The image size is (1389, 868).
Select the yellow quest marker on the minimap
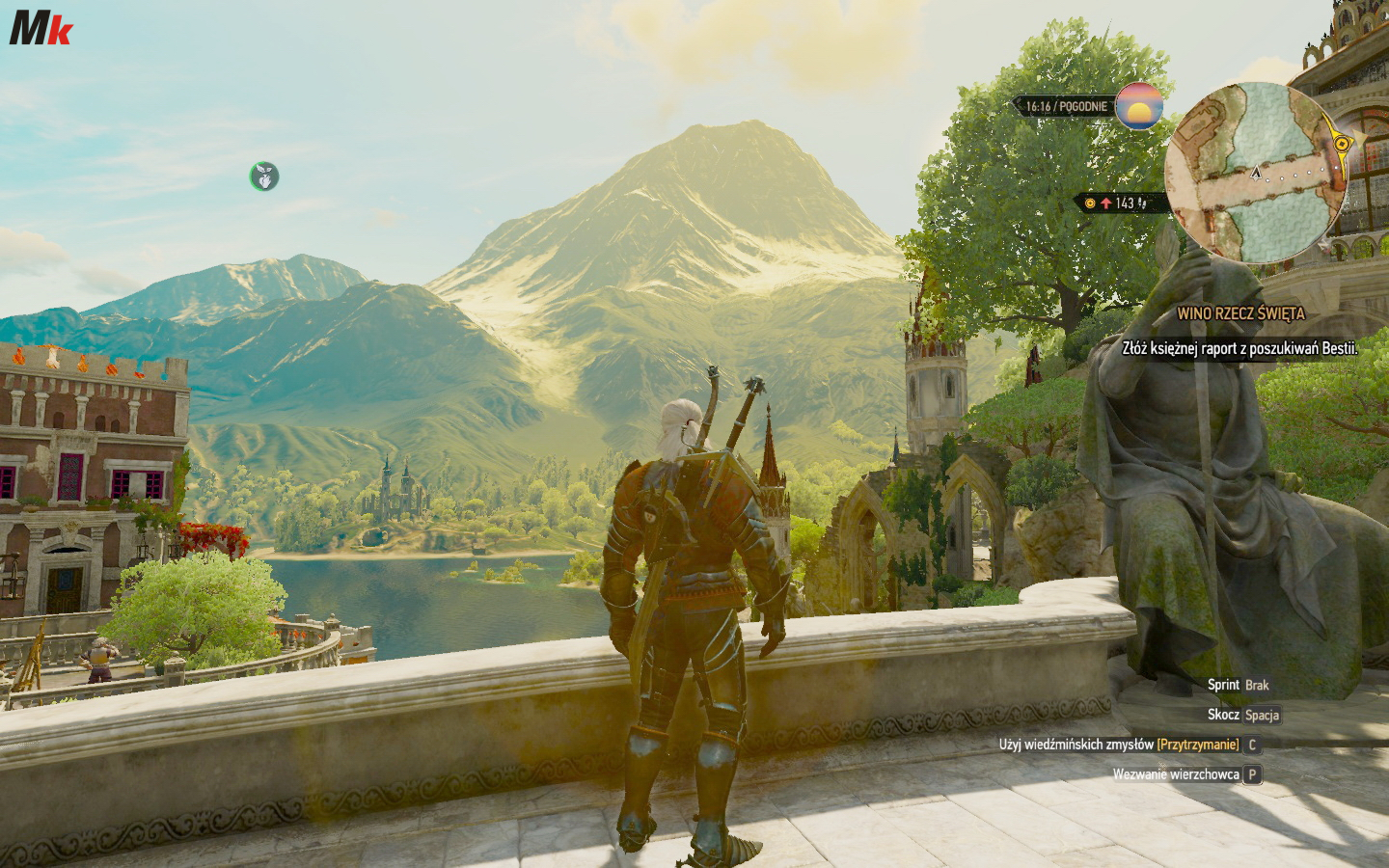point(1341,143)
